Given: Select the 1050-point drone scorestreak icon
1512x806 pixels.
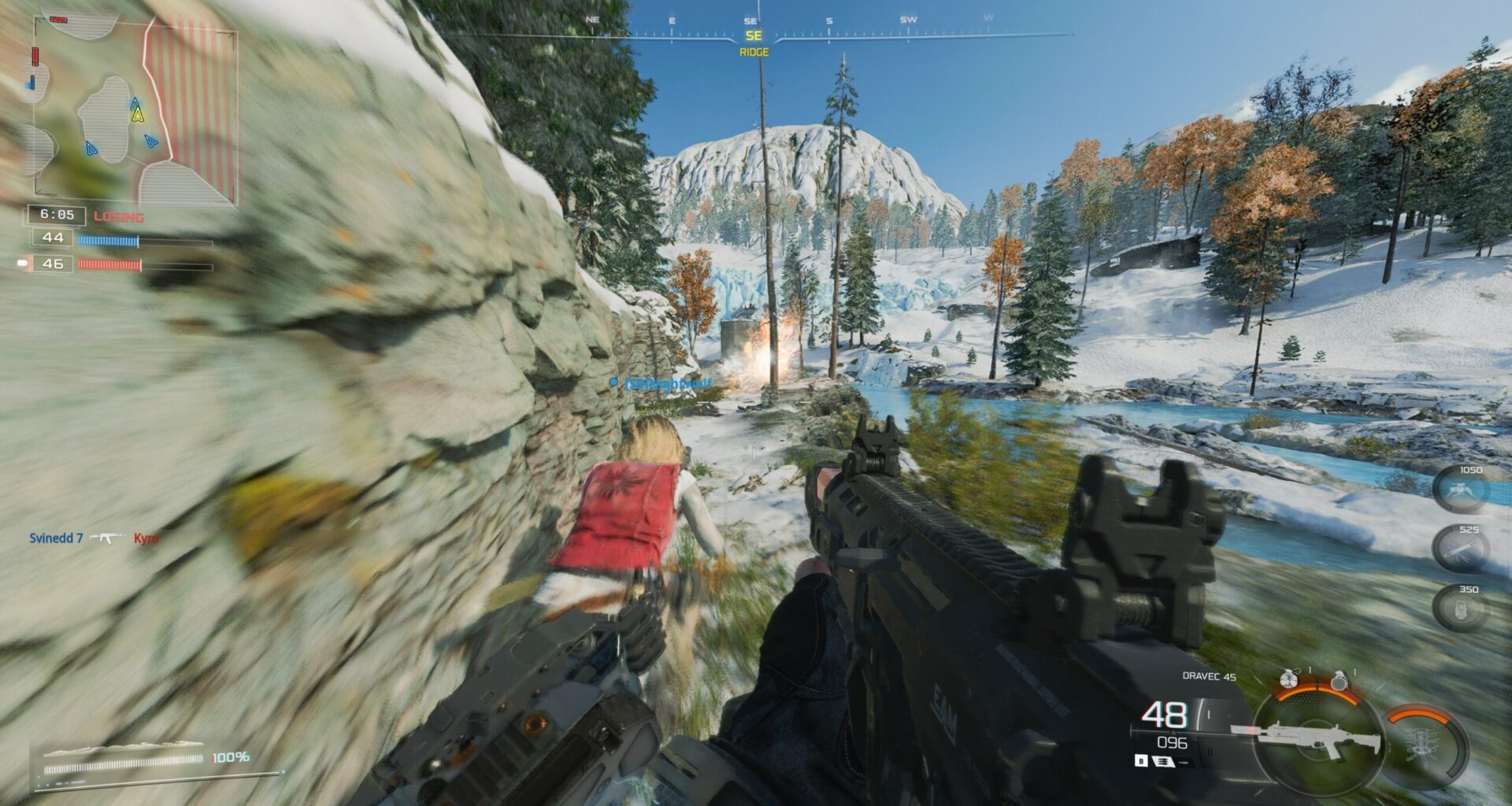Looking at the screenshot, I should [x=1461, y=490].
